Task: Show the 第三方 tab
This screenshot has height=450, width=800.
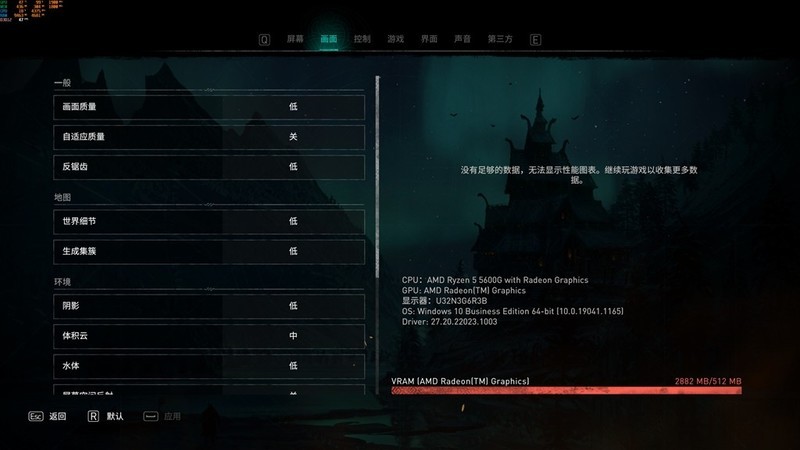Action: [500, 39]
